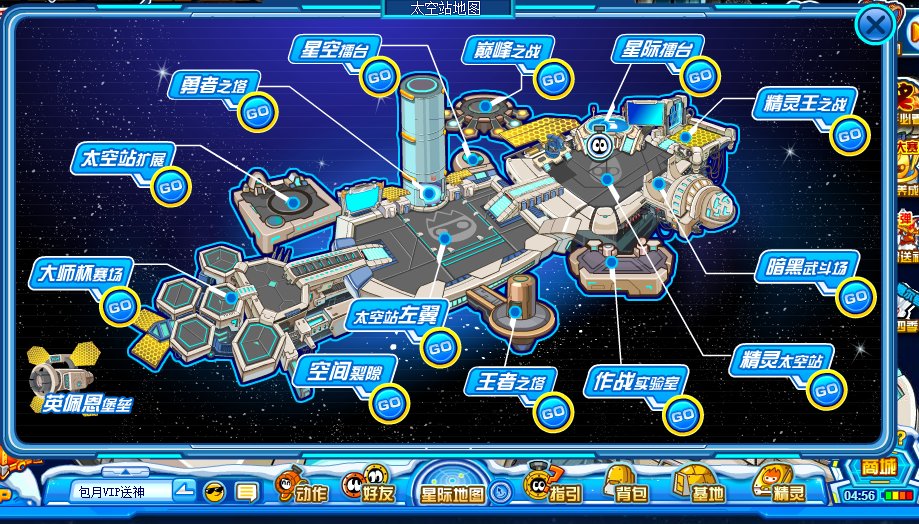919x524 pixels.
Task: Enter 勇者之塔 using its GO button
Action: 257,112
